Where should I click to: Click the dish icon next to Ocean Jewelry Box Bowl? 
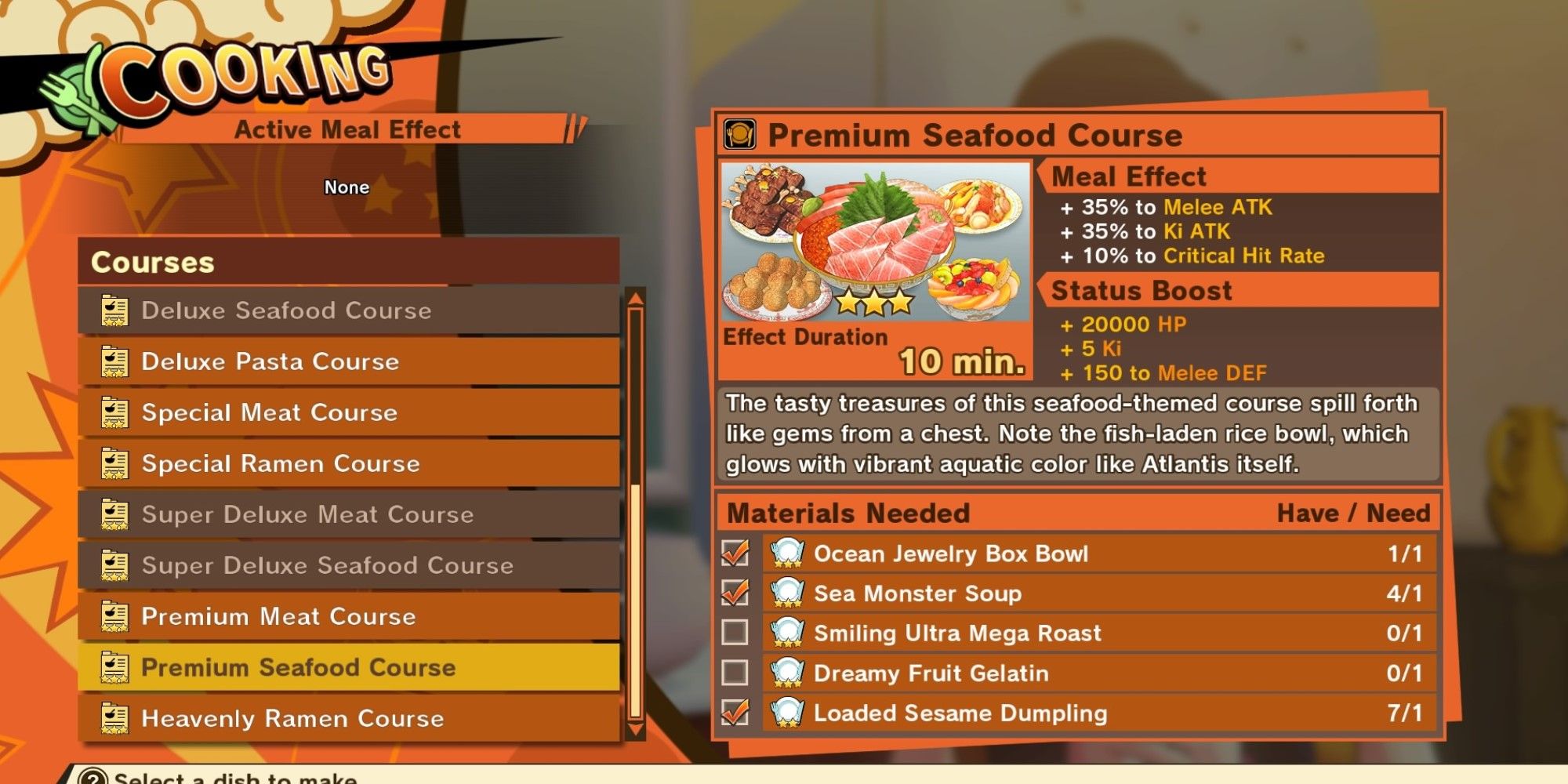click(x=786, y=554)
